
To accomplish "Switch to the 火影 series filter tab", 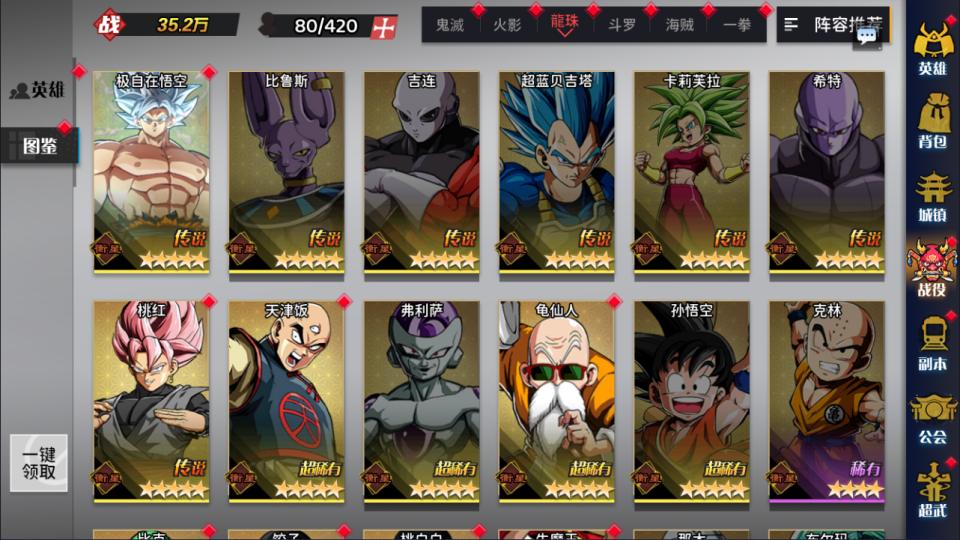I will click(507, 25).
